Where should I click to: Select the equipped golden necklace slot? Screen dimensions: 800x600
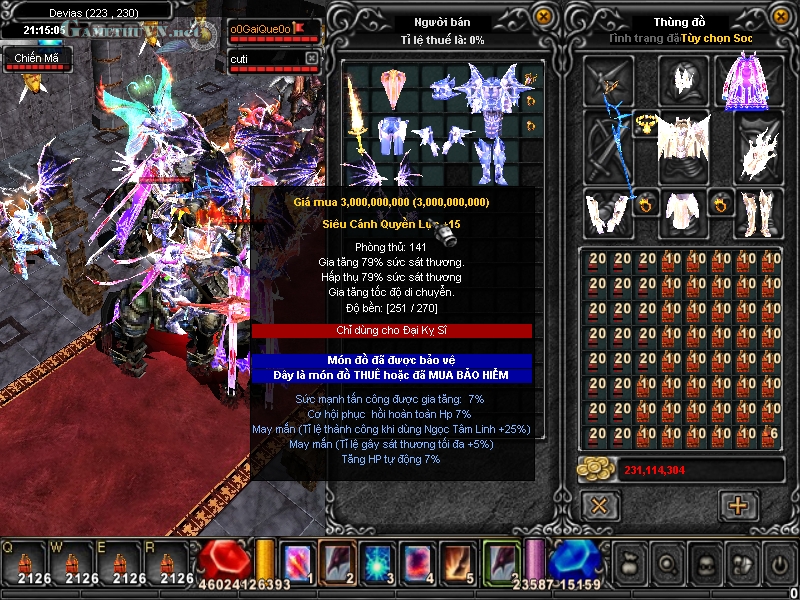point(644,123)
